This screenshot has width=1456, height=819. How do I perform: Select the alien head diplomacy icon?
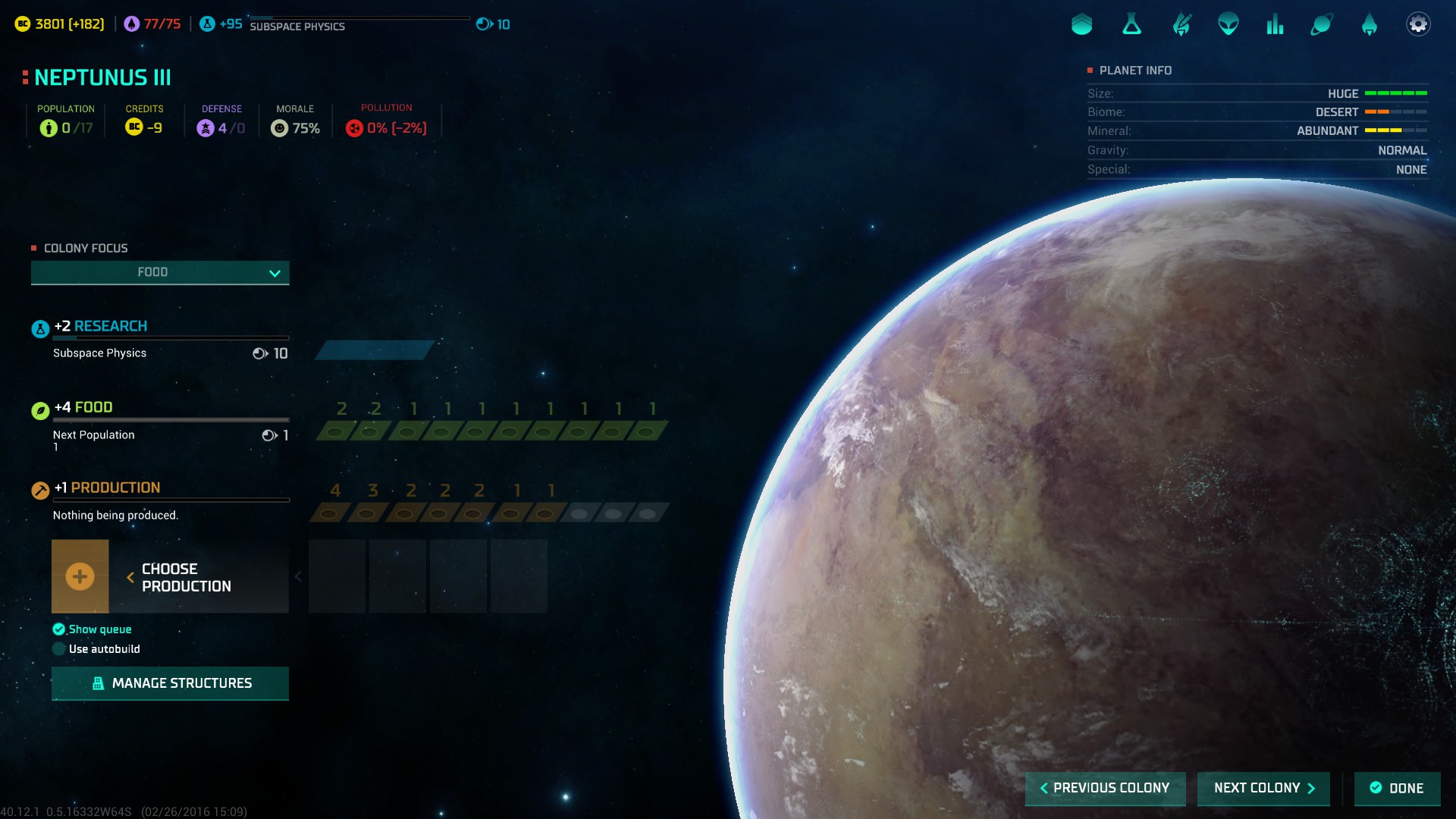point(1228,24)
